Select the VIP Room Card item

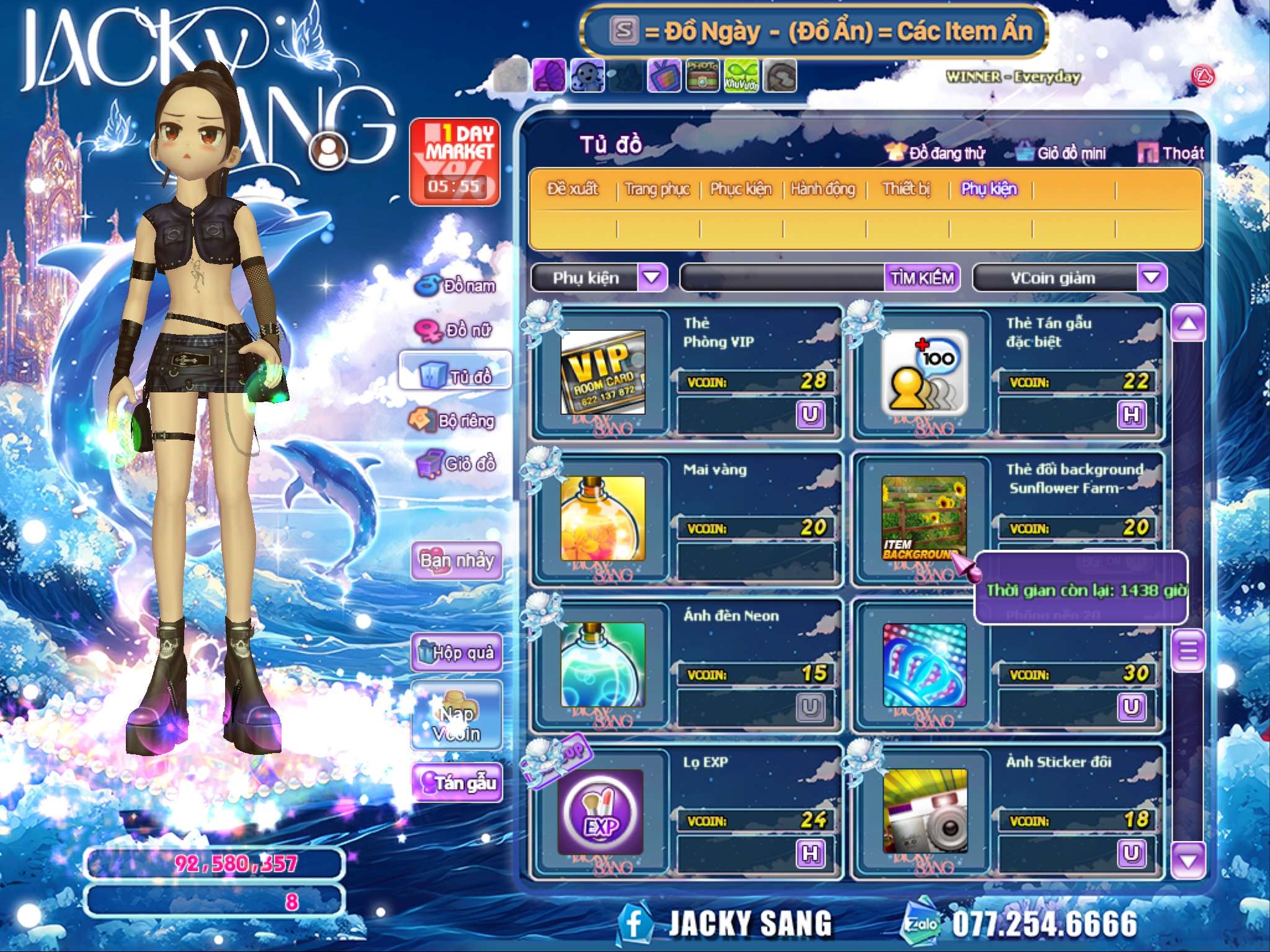[x=603, y=373]
